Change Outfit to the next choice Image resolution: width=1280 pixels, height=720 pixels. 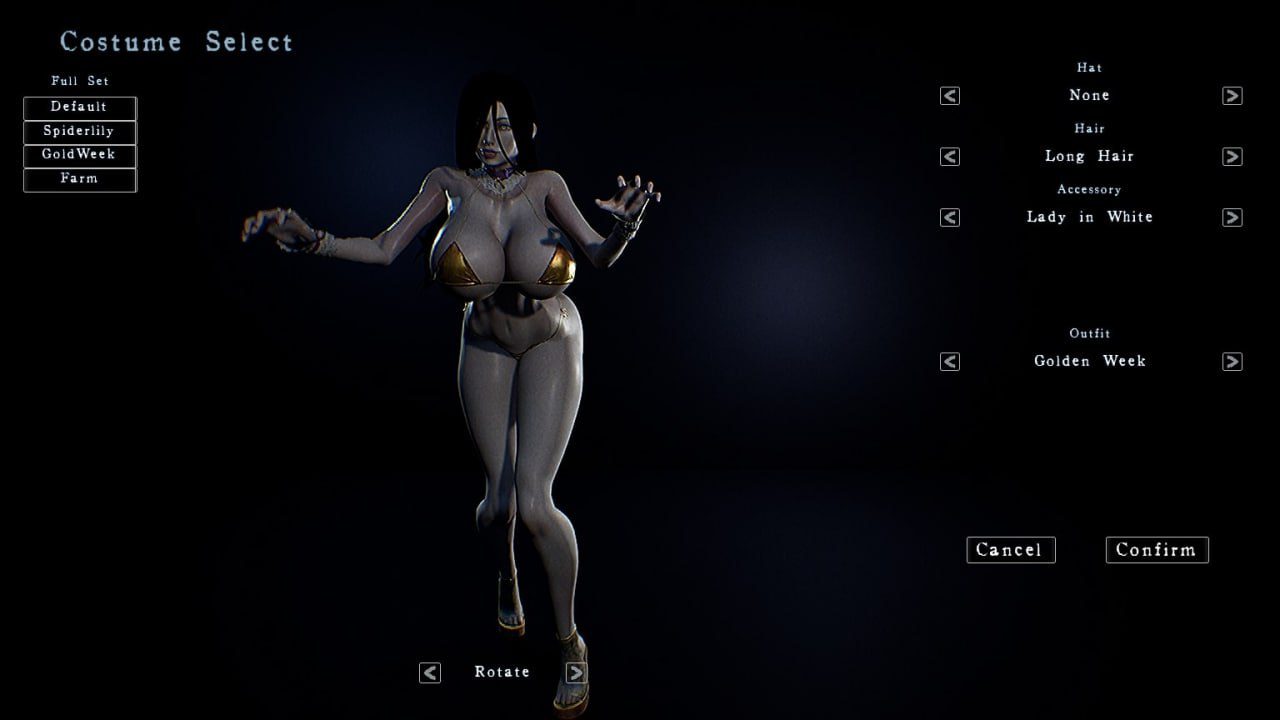click(1232, 361)
